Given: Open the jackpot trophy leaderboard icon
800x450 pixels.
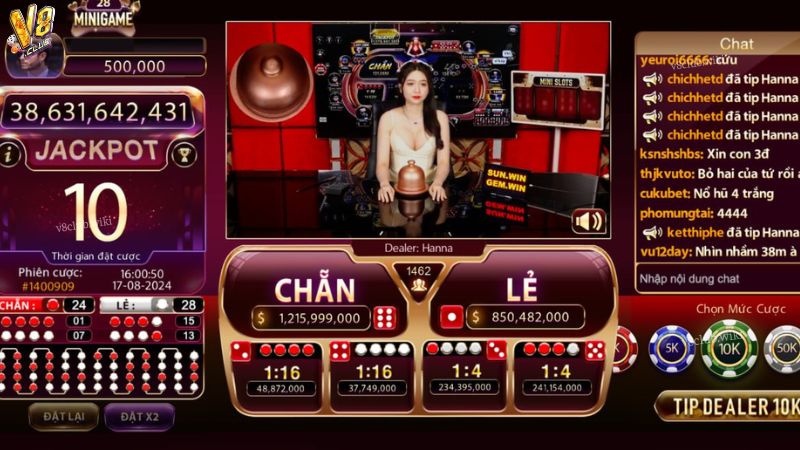Looking at the screenshot, I should [183, 154].
